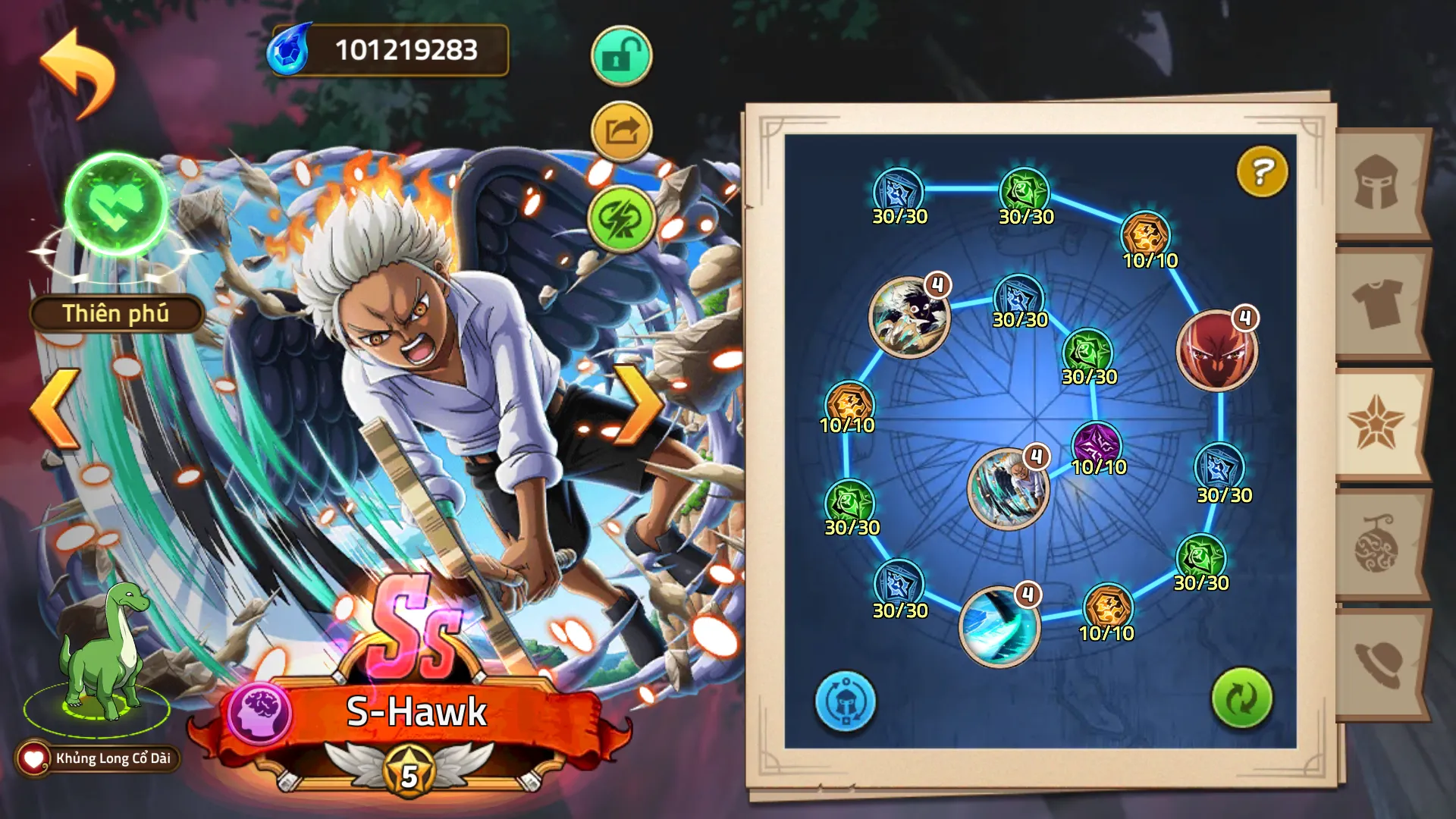
Task: Open the Thiên phú talent orb
Action: pos(116,203)
